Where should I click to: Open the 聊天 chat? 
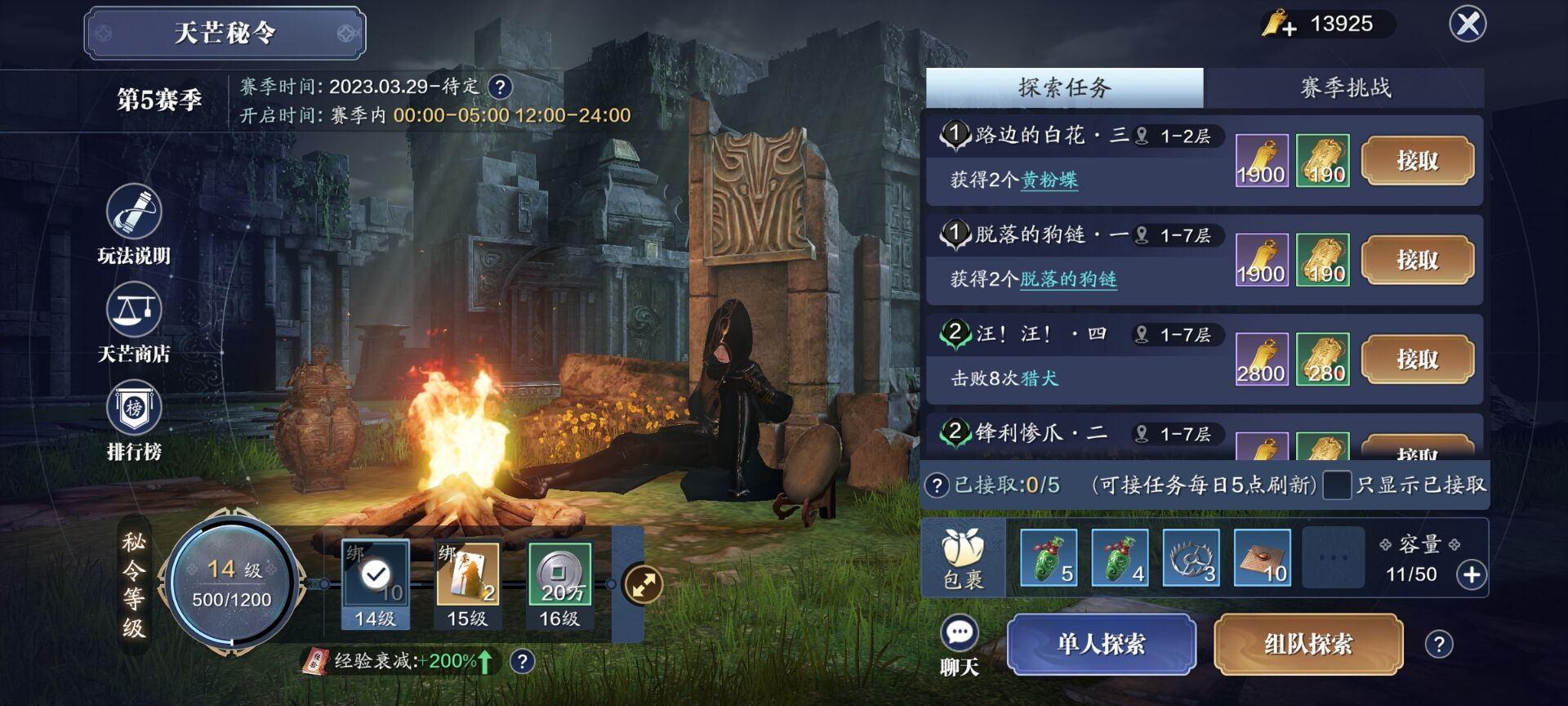coord(960,645)
